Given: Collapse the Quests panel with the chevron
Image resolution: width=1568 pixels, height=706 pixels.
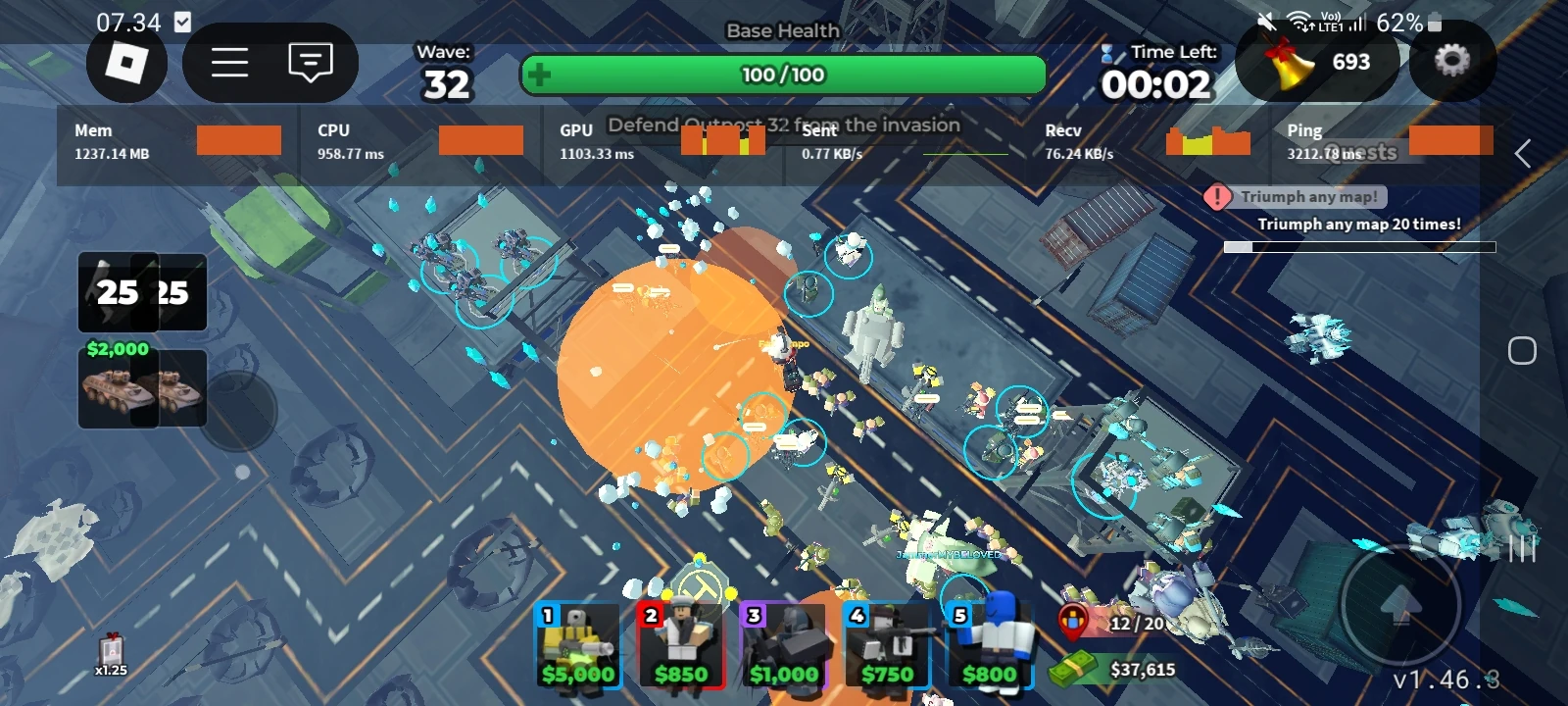Looking at the screenshot, I should 1523,153.
